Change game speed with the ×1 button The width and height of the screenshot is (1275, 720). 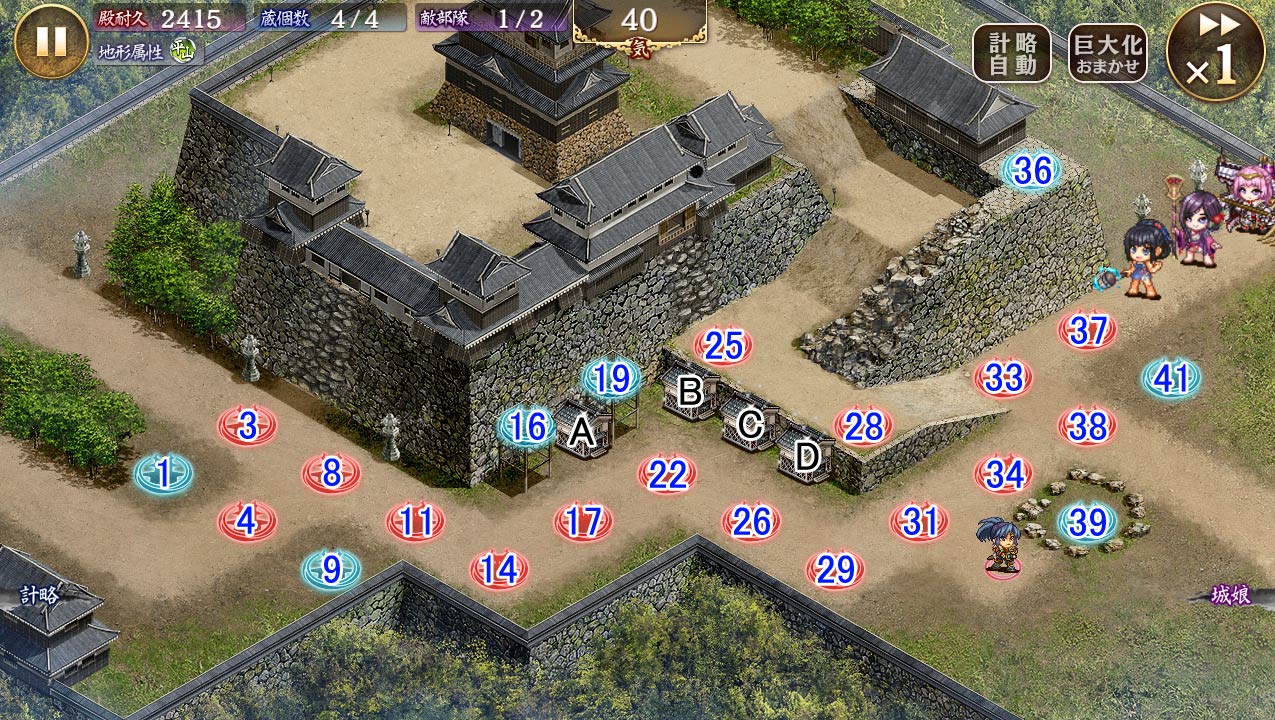point(1215,52)
